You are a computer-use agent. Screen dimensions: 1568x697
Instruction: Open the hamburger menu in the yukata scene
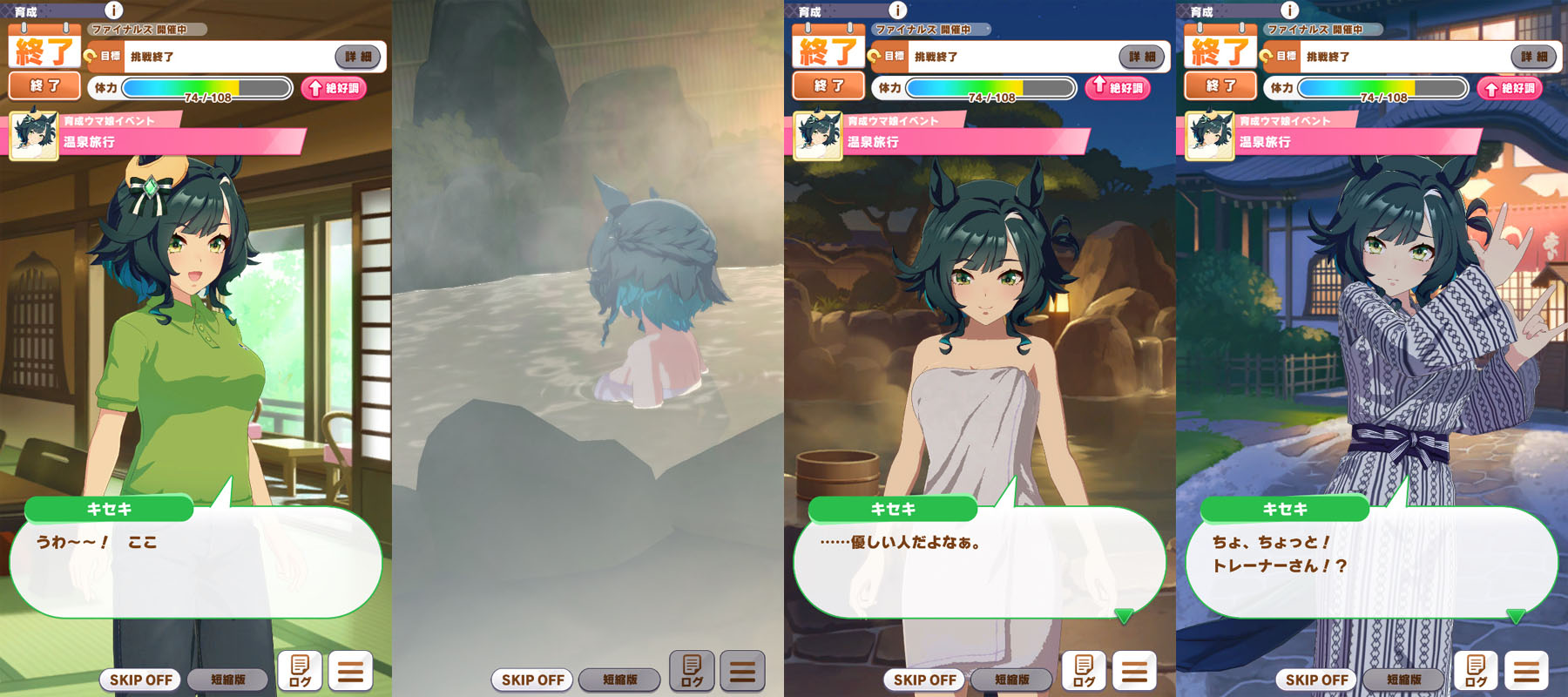coord(1526,671)
